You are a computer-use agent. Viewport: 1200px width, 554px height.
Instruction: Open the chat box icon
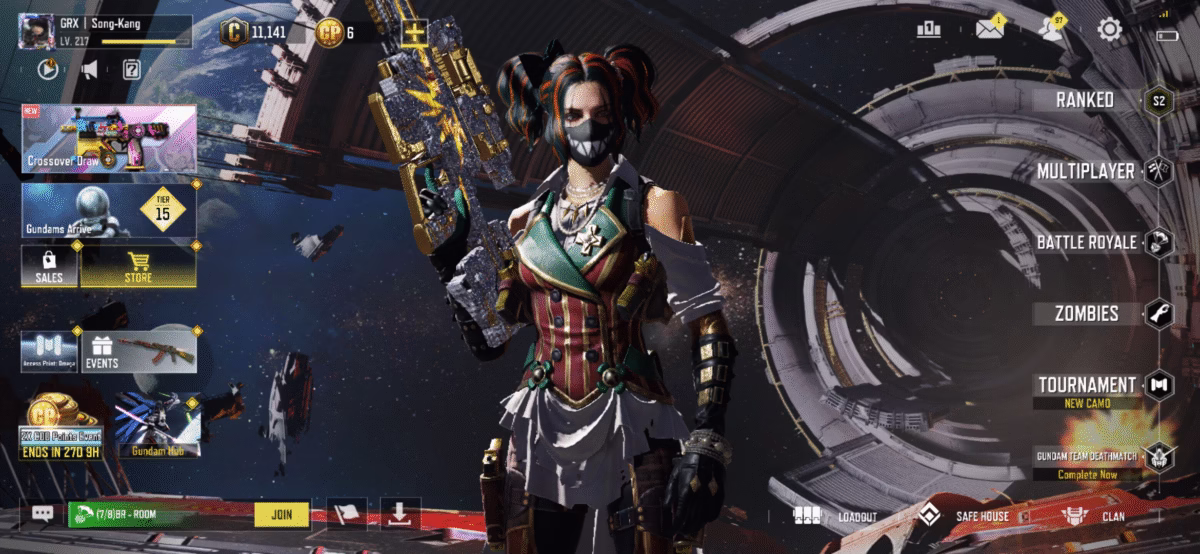42,514
